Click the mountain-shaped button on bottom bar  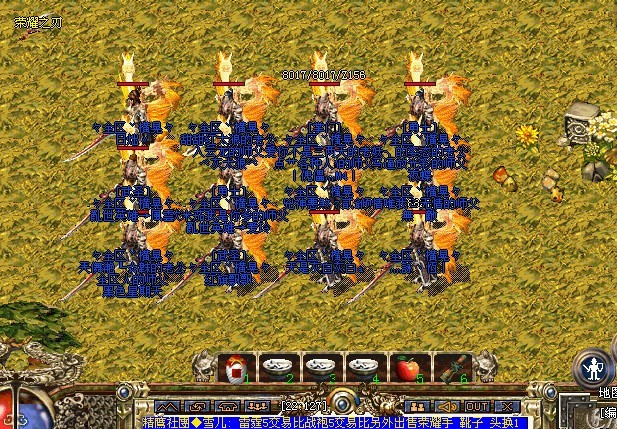coord(167,406)
